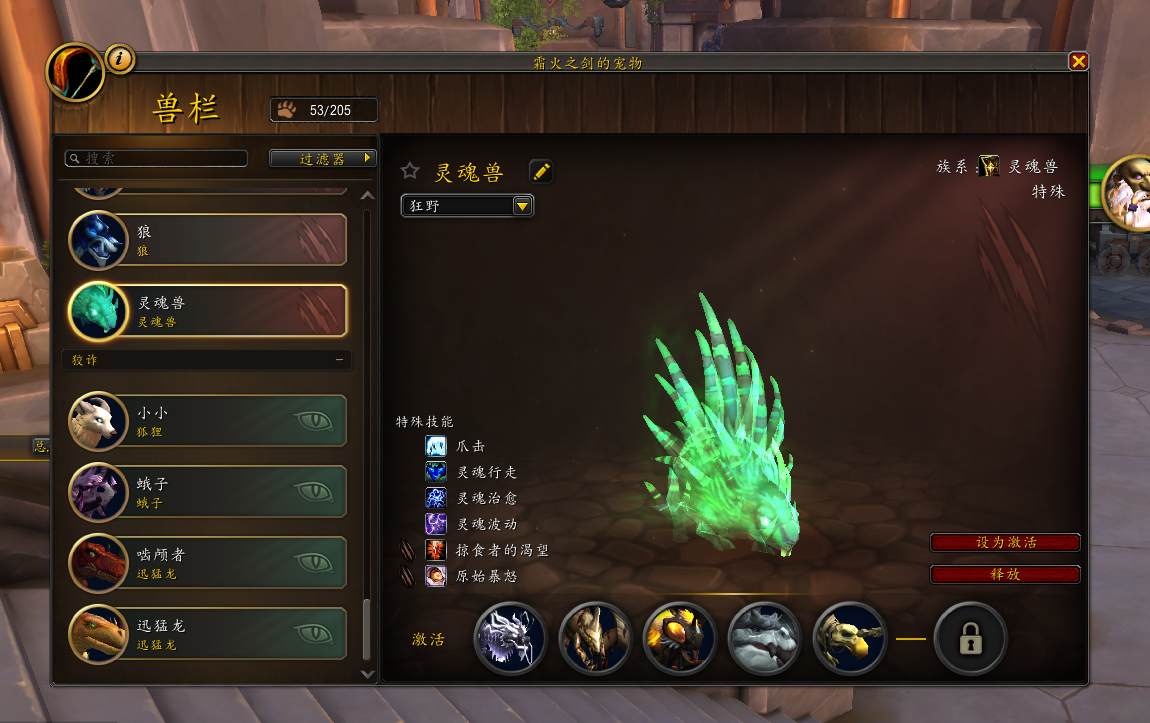
Task: Click the pet search box
Action: coord(156,159)
